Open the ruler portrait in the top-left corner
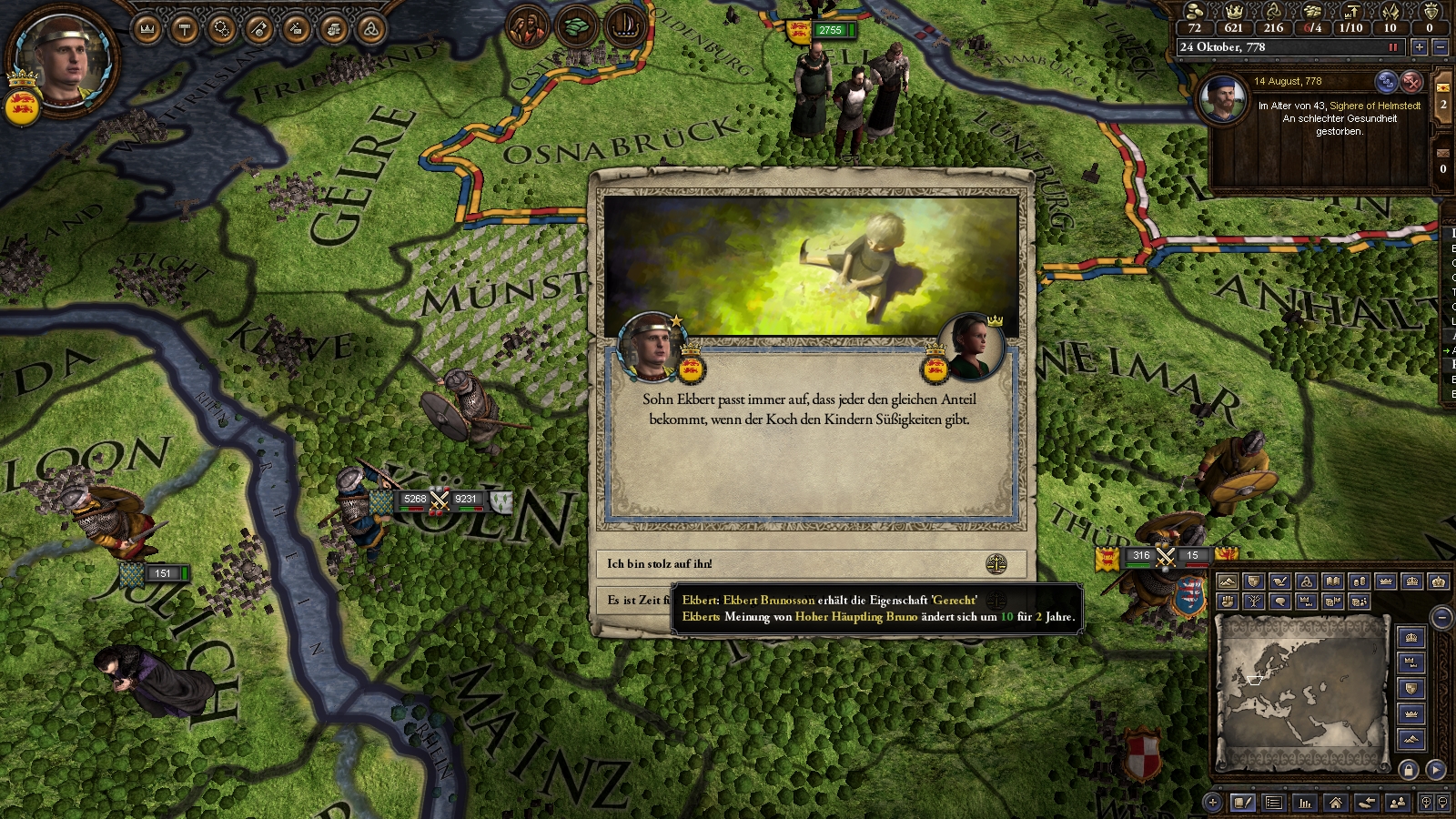 64,59
